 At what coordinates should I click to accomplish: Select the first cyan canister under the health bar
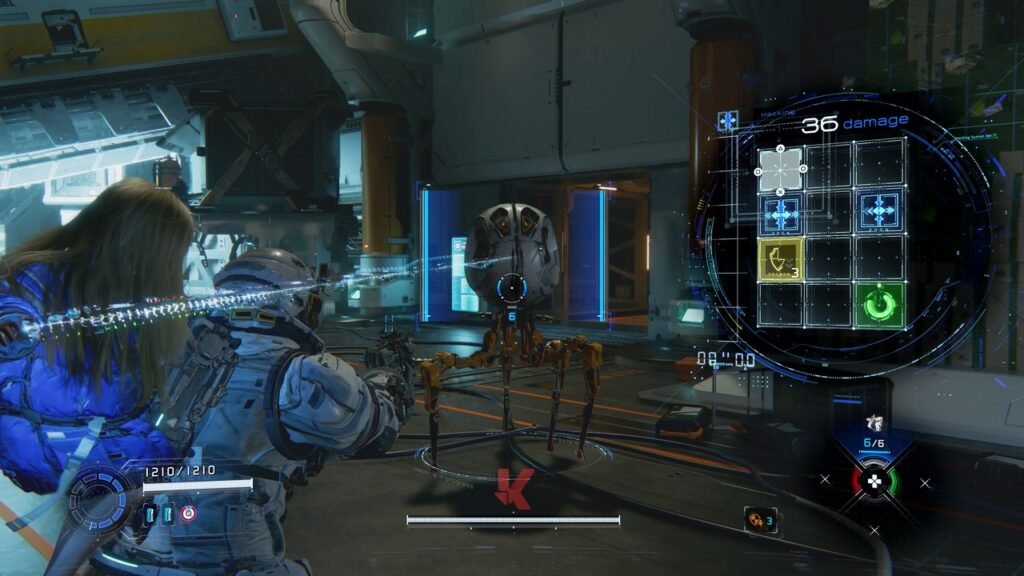coord(151,514)
